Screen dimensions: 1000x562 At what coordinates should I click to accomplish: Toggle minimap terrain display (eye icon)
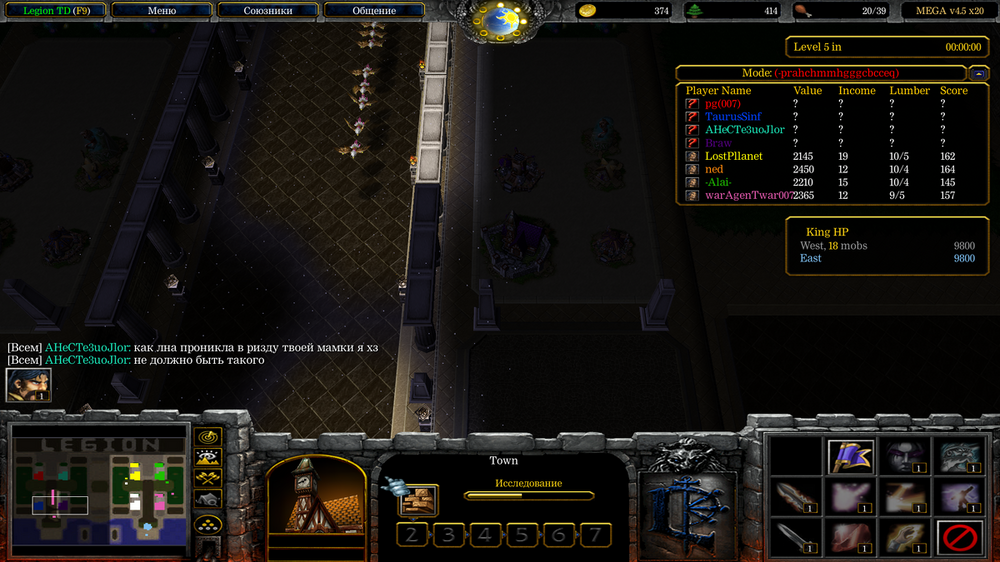(208, 458)
